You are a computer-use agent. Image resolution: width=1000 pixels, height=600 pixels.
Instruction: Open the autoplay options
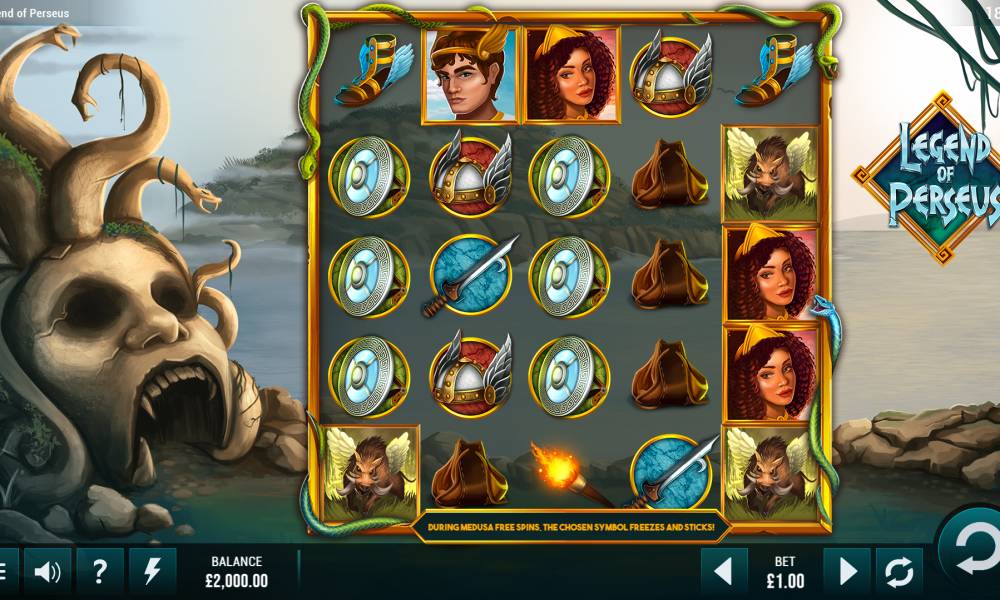click(898, 571)
